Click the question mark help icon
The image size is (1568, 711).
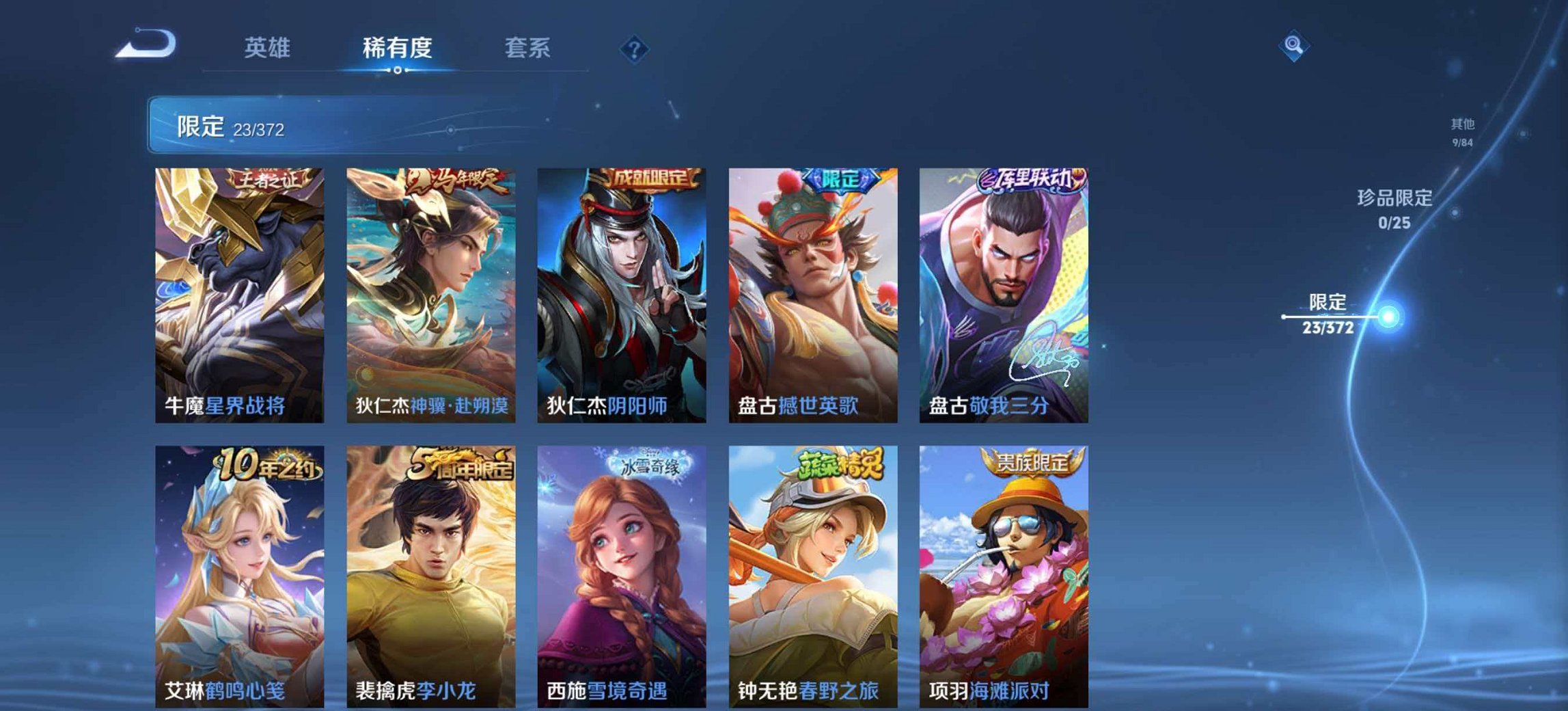[634, 48]
